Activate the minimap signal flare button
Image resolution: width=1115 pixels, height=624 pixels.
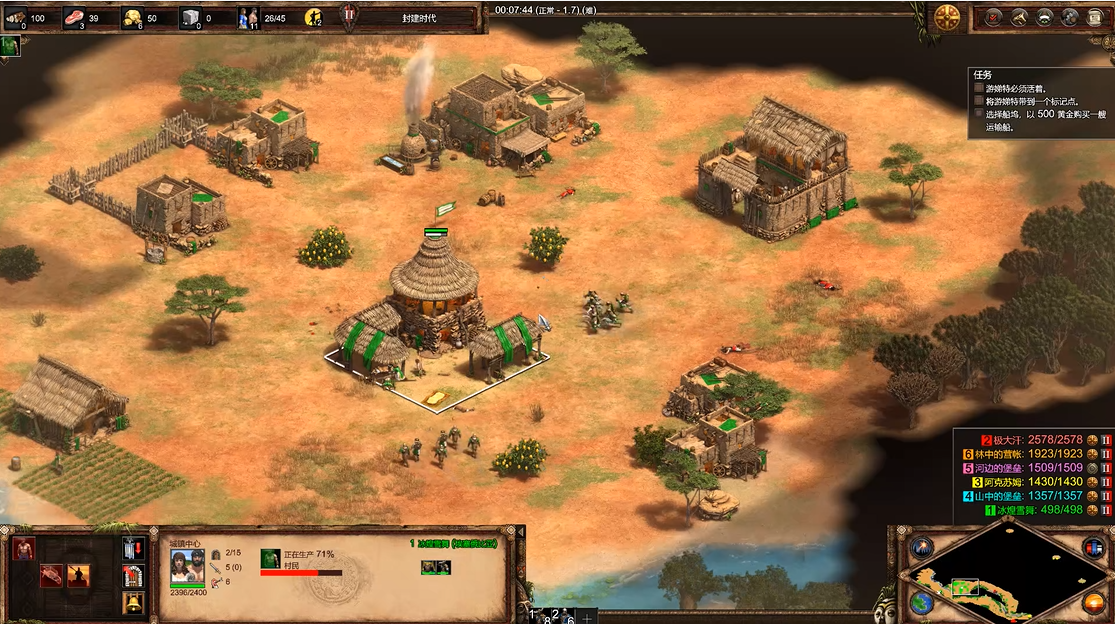pyautogui.click(x=920, y=548)
